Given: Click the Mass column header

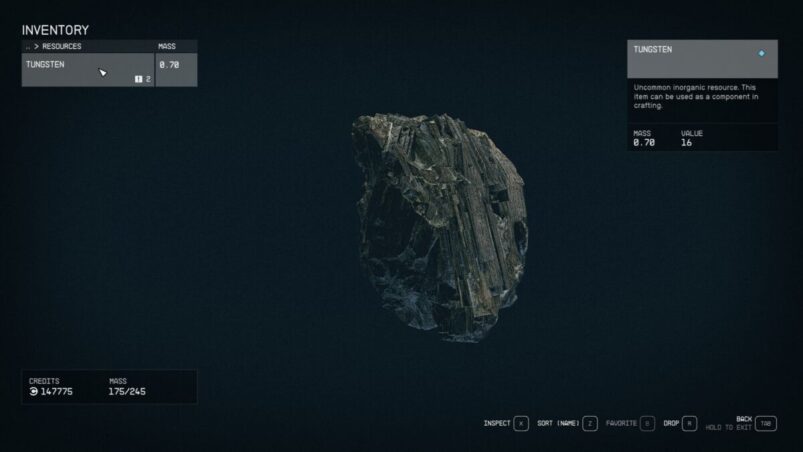Looking at the screenshot, I should (167, 46).
